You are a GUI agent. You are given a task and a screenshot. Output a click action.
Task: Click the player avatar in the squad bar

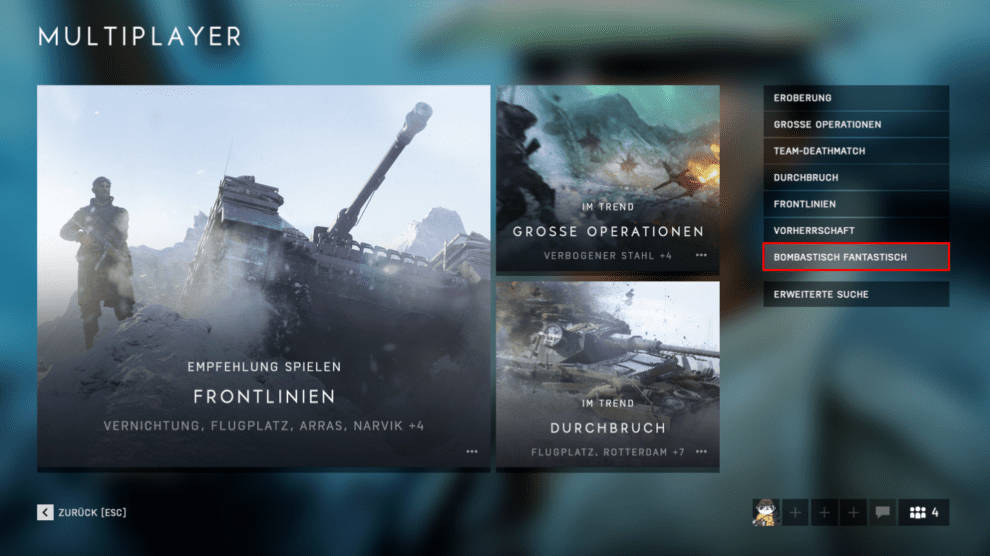tap(765, 513)
